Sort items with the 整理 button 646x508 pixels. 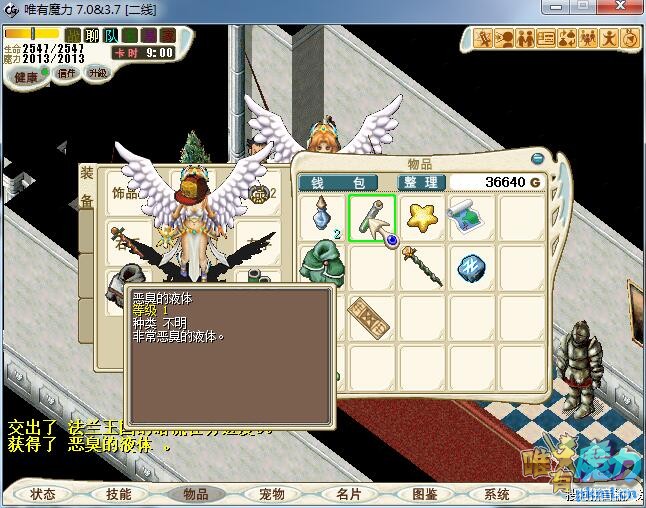point(420,182)
